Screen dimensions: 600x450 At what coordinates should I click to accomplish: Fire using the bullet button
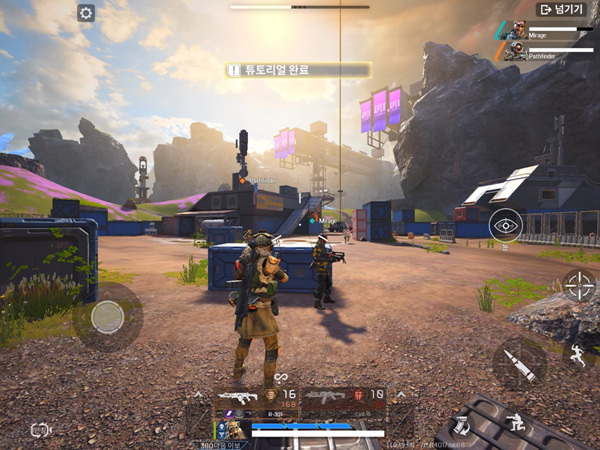pos(519,362)
